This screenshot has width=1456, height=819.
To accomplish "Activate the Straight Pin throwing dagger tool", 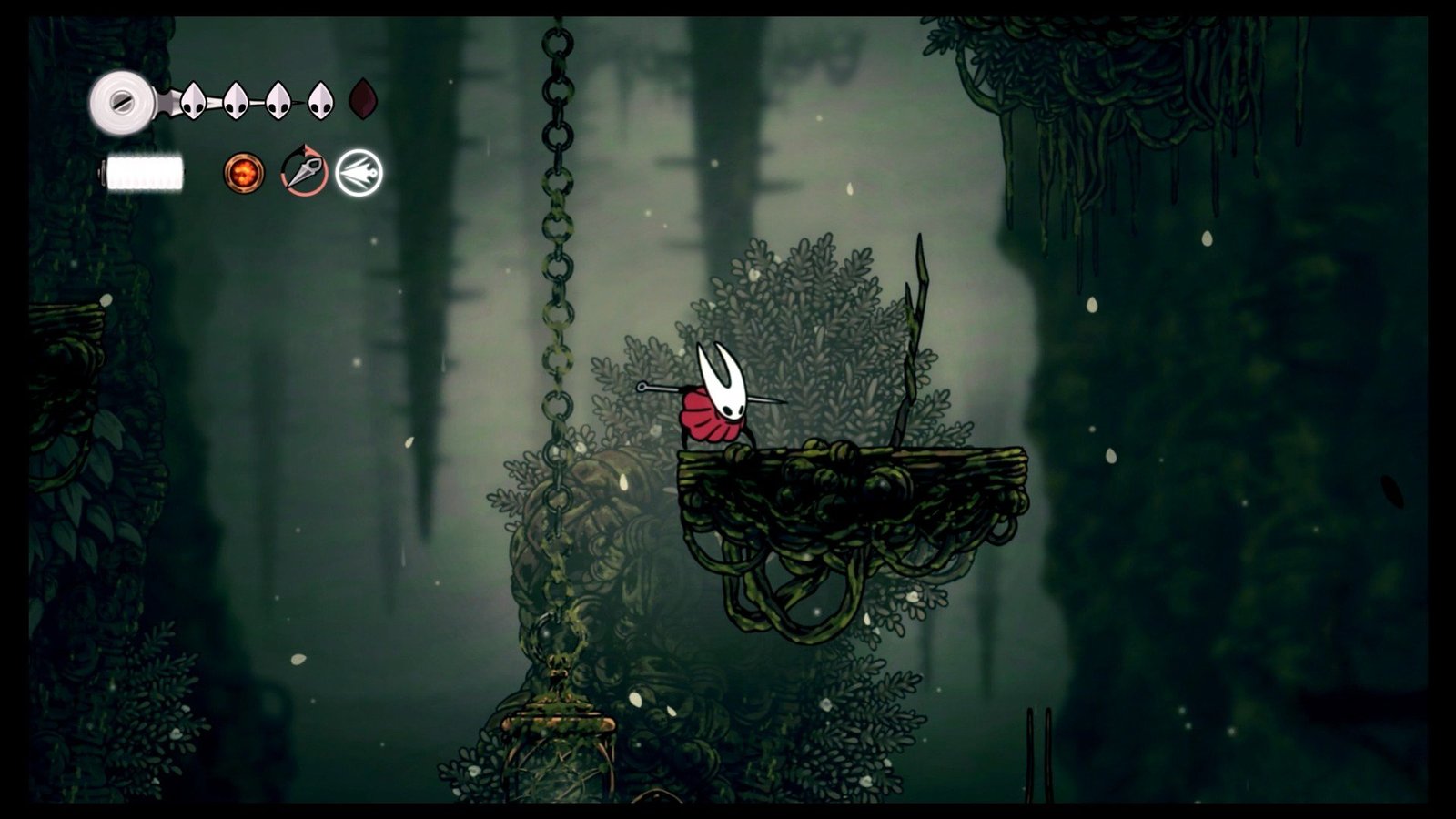I will pyautogui.click(x=304, y=171).
